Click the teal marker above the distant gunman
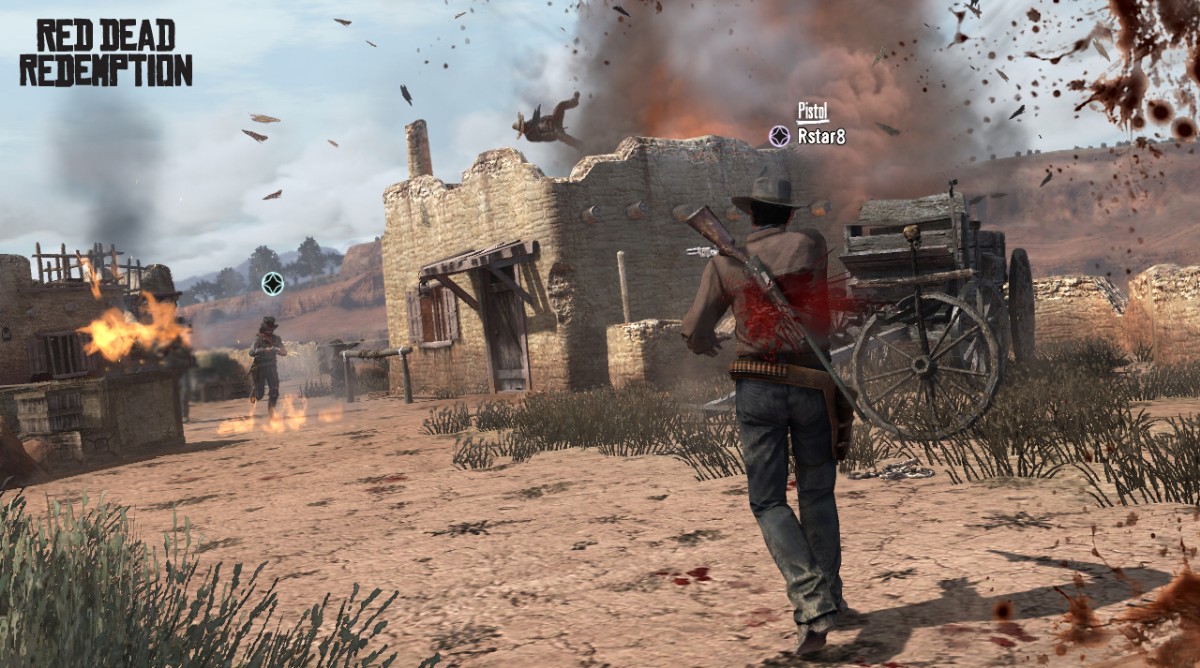 (272, 284)
